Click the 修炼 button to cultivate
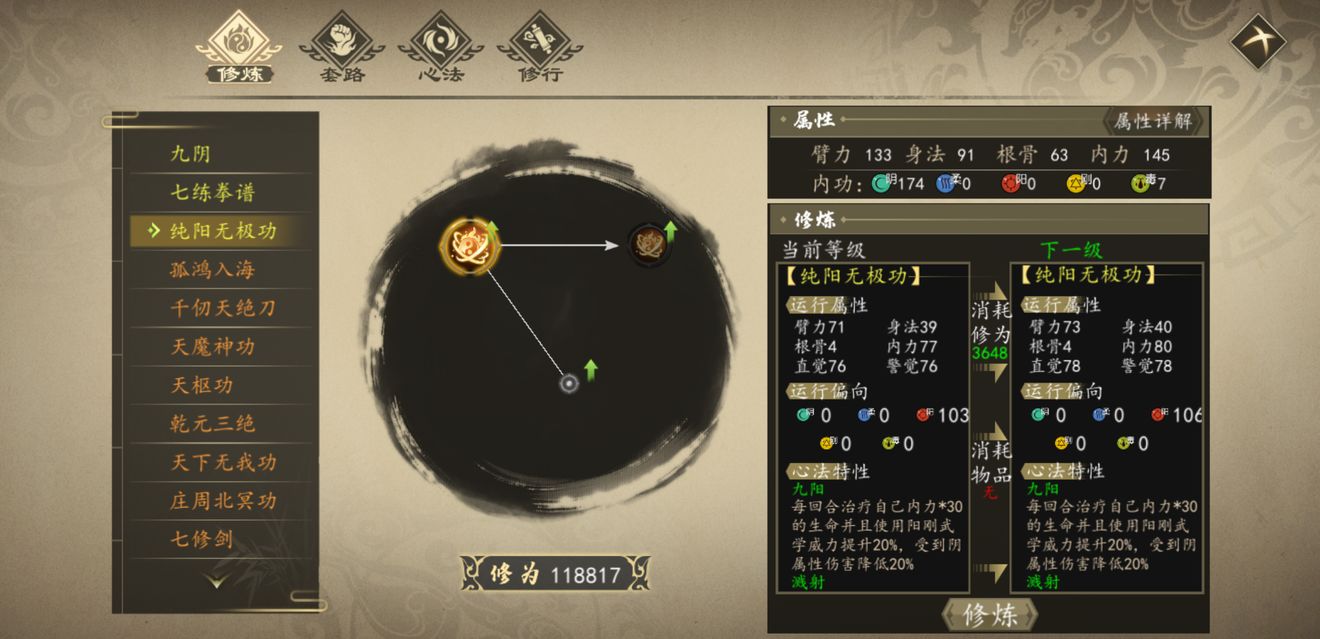 (x=989, y=615)
